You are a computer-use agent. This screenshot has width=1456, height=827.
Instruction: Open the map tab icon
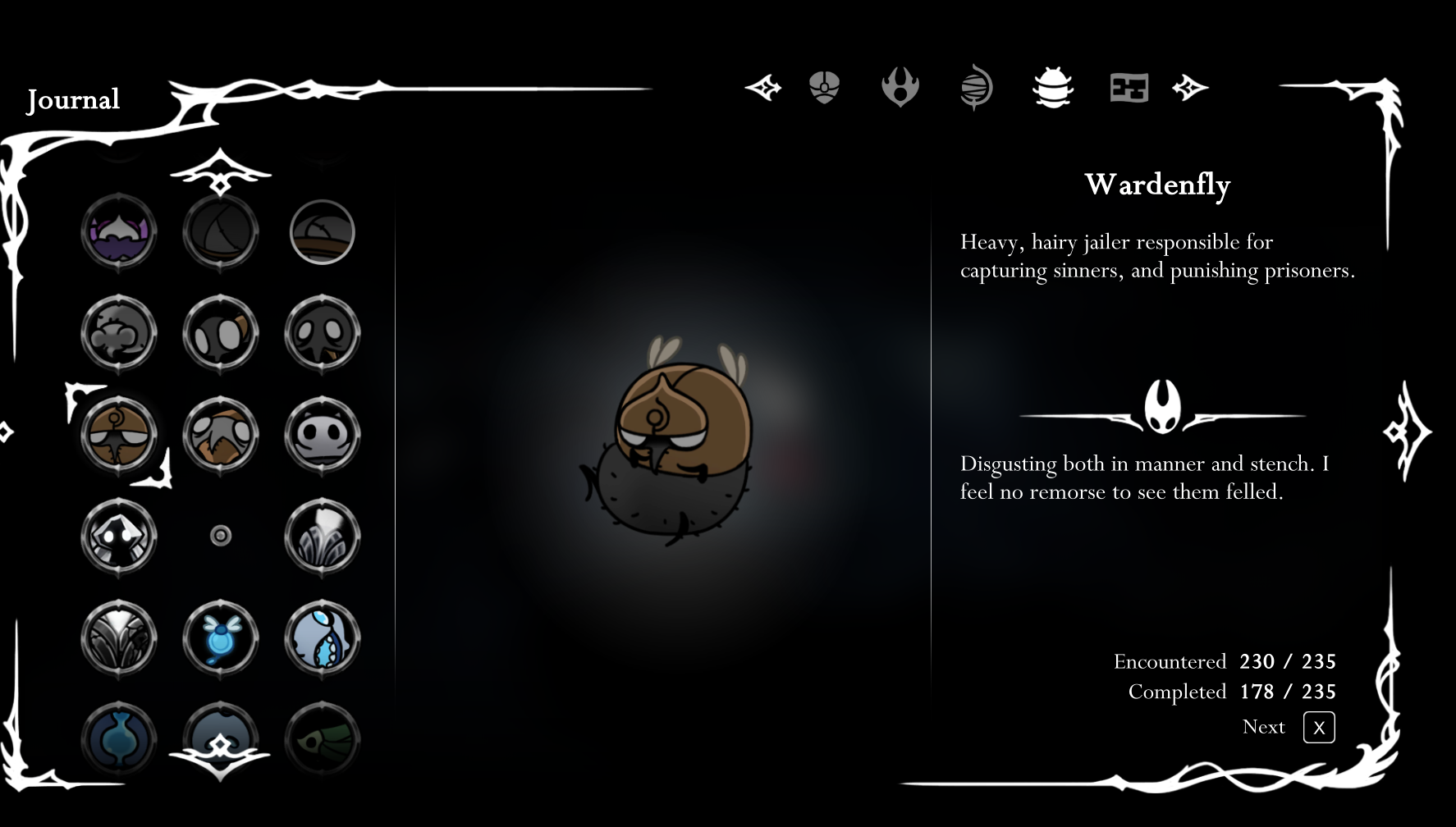tap(1129, 88)
